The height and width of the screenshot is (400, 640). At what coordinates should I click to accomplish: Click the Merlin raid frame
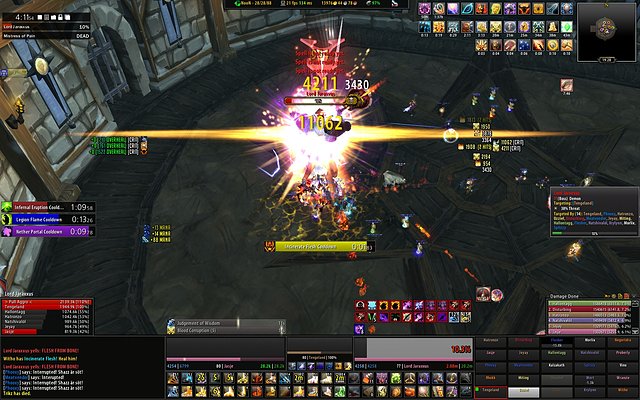590,340
